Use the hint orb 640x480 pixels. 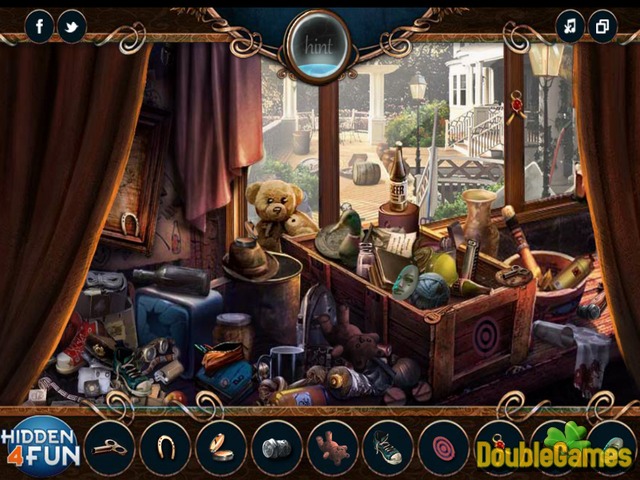coord(318,45)
